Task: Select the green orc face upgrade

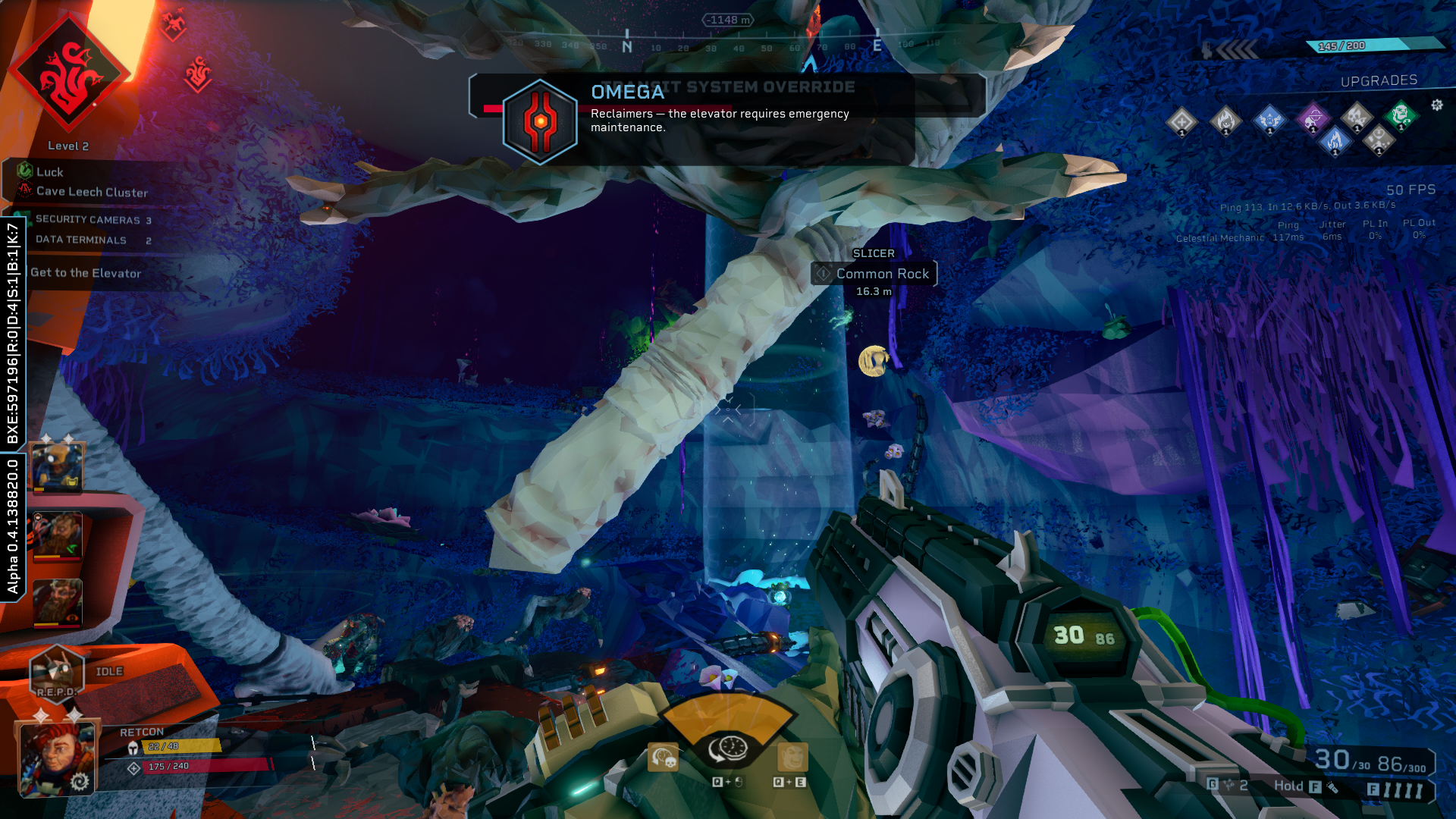Action: pyautogui.click(x=1401, y=116)
